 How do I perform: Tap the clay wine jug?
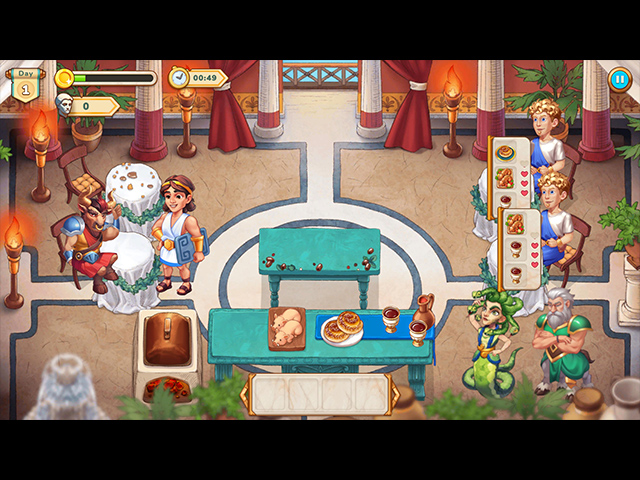click(x=424, y=311)
